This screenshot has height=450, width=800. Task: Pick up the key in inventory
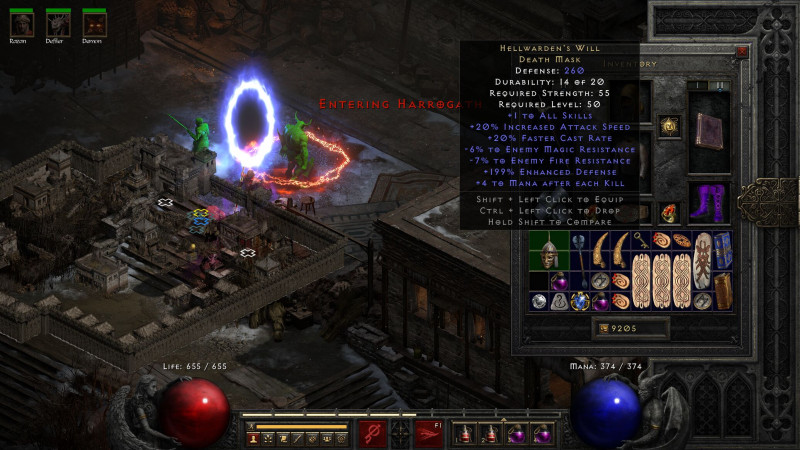click(639, 240)
